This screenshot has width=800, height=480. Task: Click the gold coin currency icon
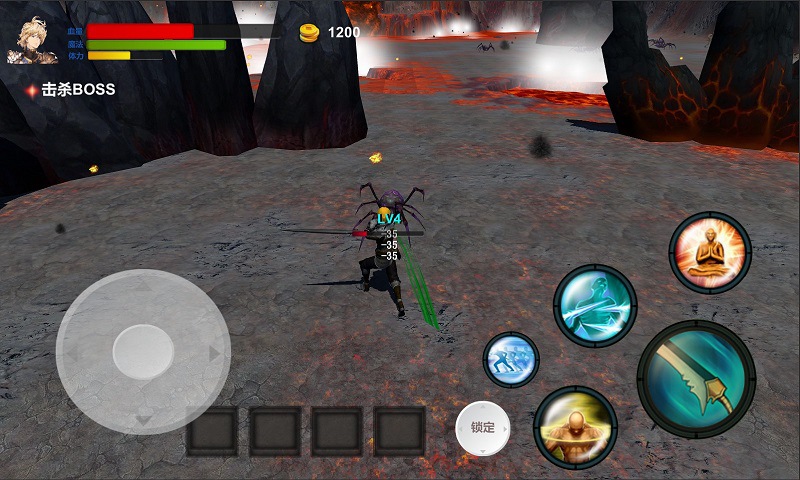tap(309, 33)
